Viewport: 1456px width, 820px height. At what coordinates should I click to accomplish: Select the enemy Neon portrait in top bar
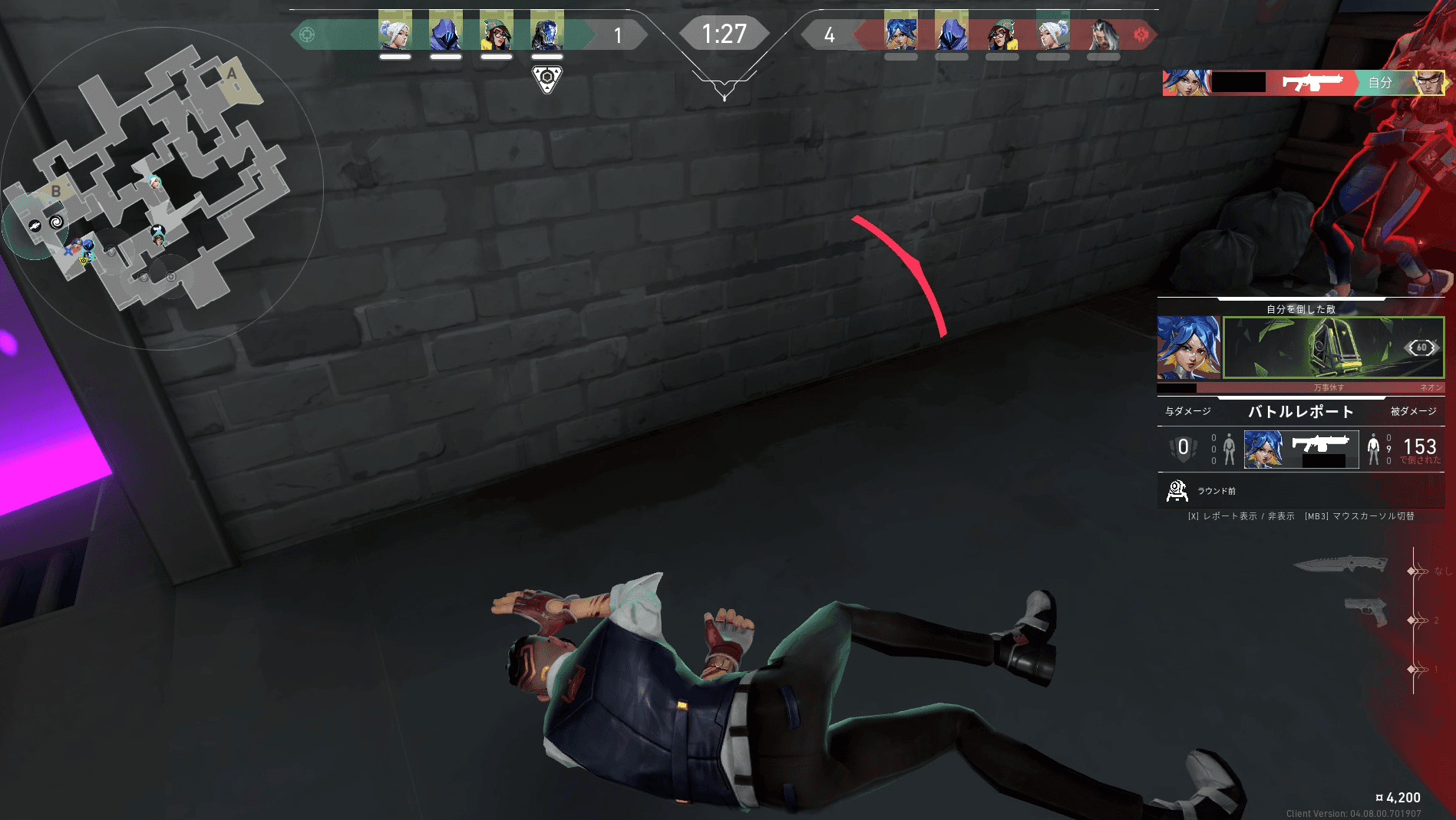click(900, 32)
